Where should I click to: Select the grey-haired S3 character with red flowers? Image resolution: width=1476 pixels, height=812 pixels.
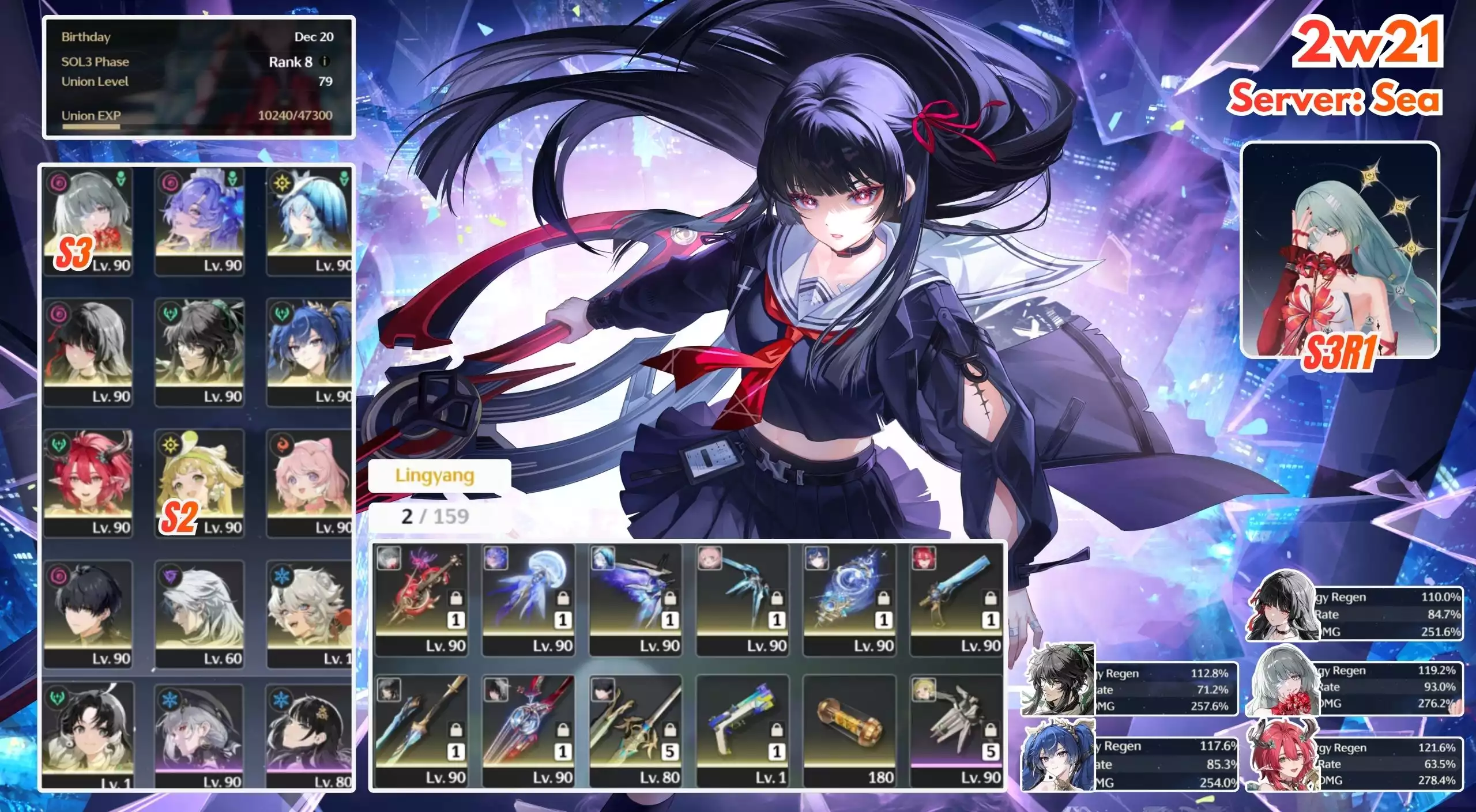tap(88, 222)
